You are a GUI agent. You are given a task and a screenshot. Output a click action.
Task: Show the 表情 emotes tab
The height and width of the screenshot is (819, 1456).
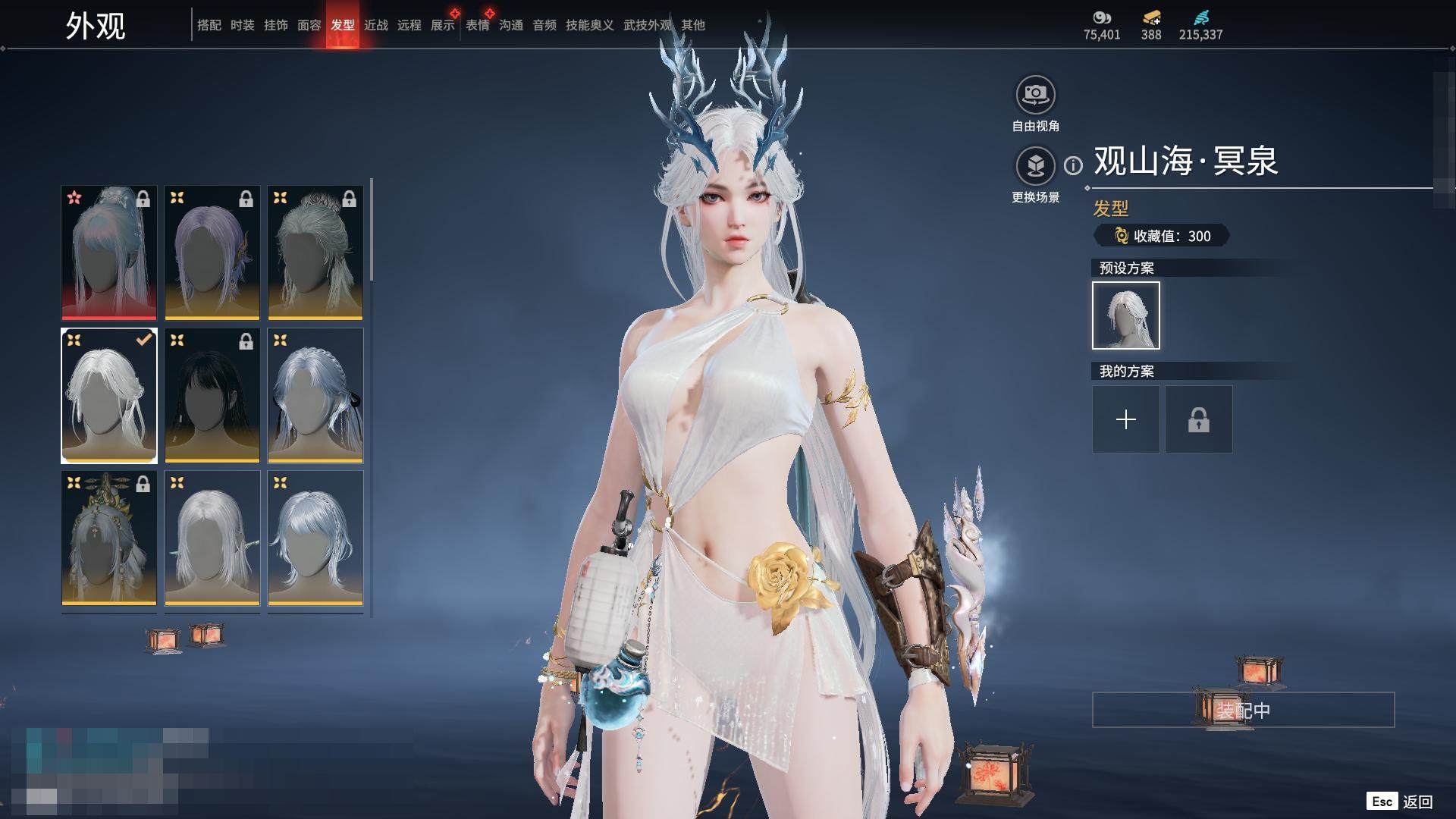477,25
